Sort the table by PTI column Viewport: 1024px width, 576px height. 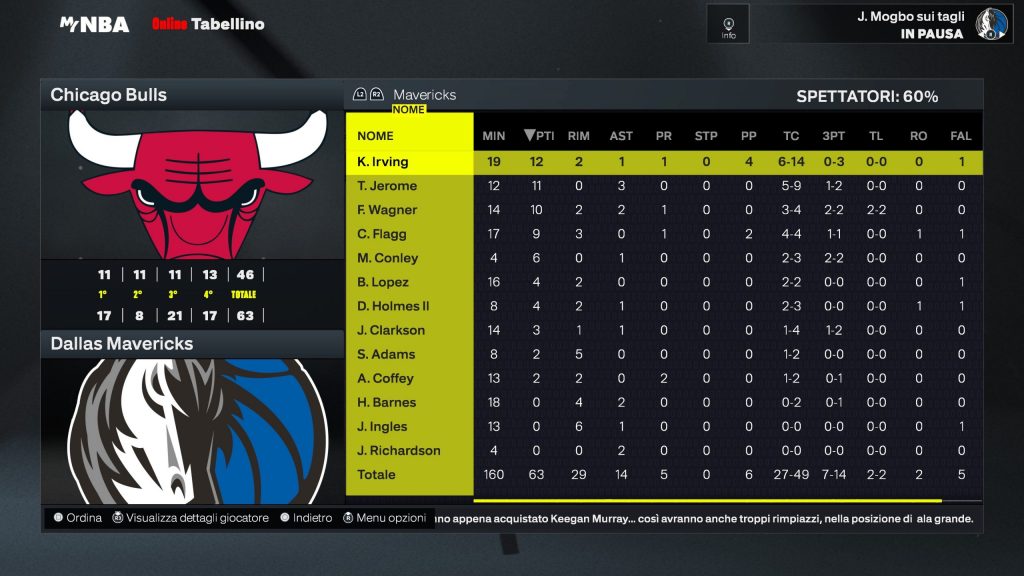coord(539,136)
